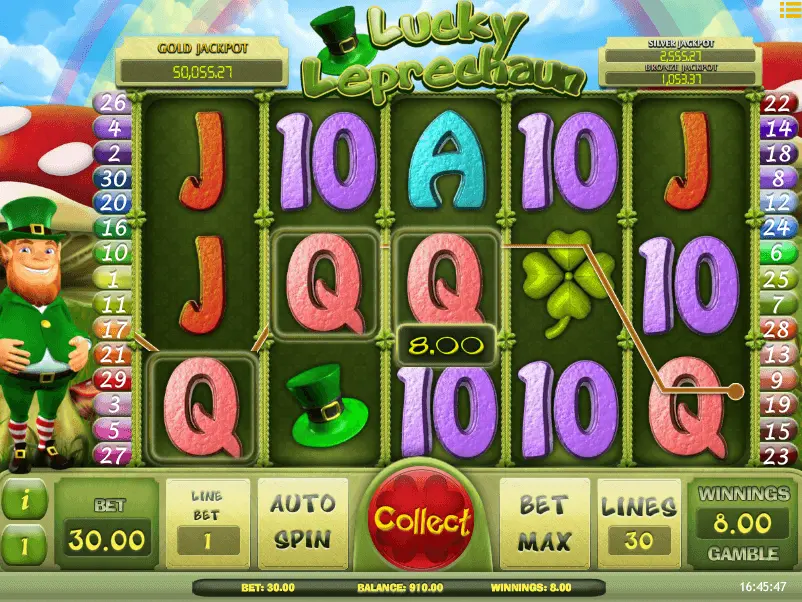Change the number of Lines
Image resolution: width=802 pixels, height=602 pixels.
(637, 522)
